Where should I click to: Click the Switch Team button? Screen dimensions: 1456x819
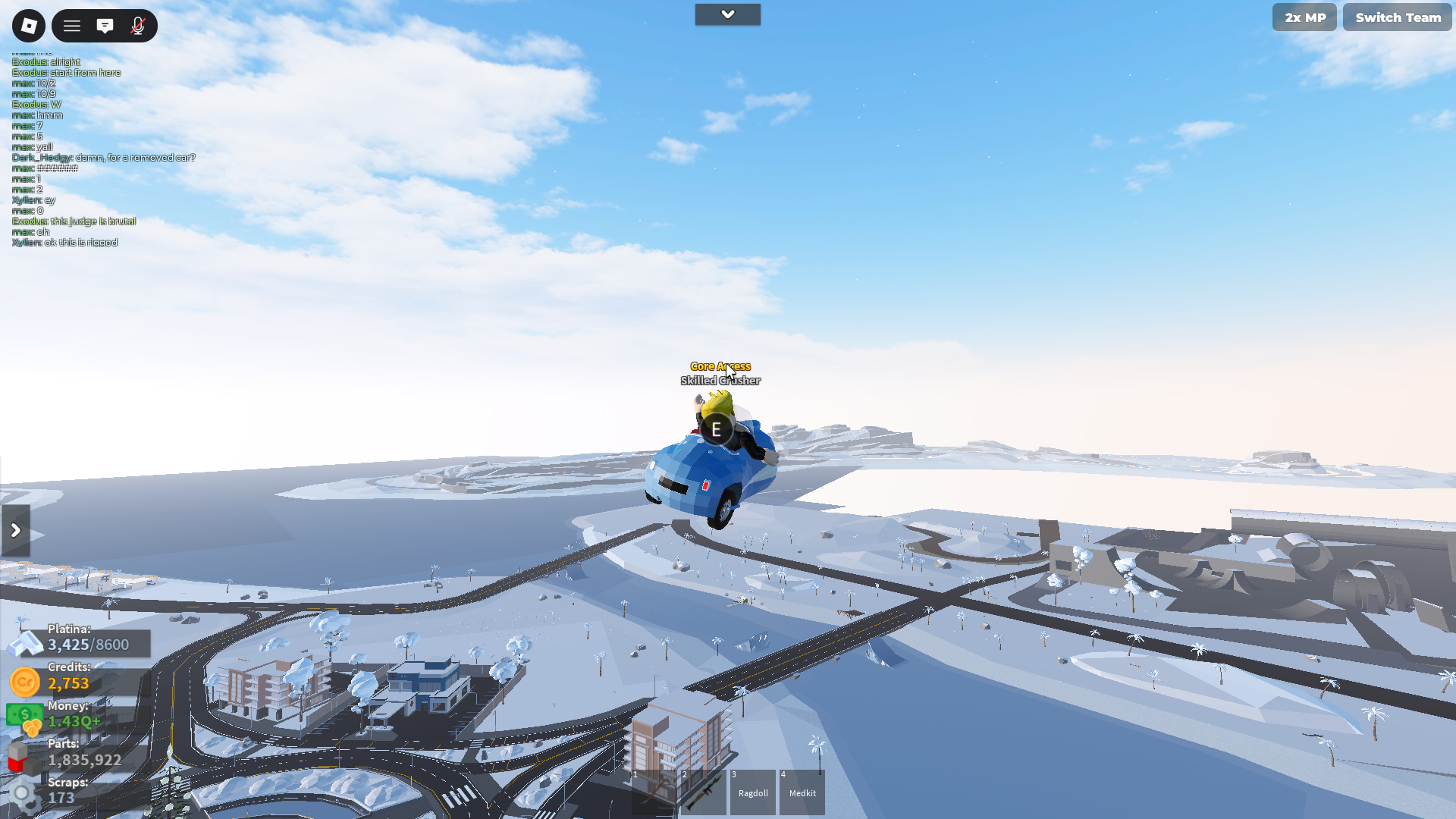1398,17
